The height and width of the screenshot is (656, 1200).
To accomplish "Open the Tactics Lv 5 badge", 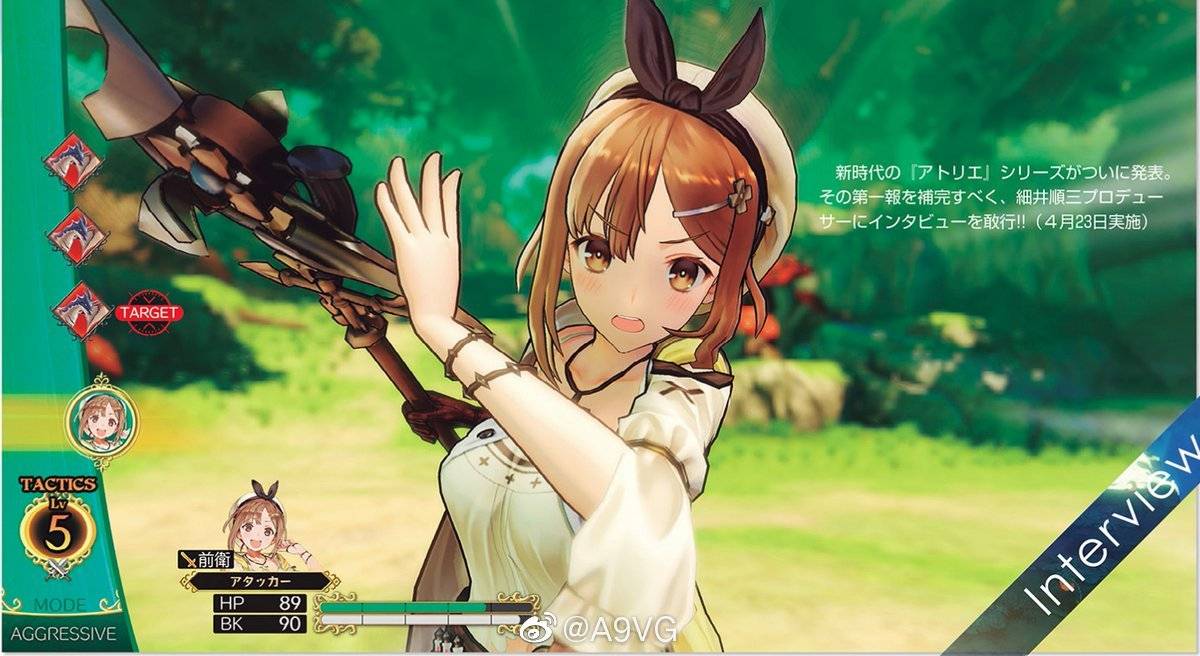I will pyautogui.click(x=58, y=533).
